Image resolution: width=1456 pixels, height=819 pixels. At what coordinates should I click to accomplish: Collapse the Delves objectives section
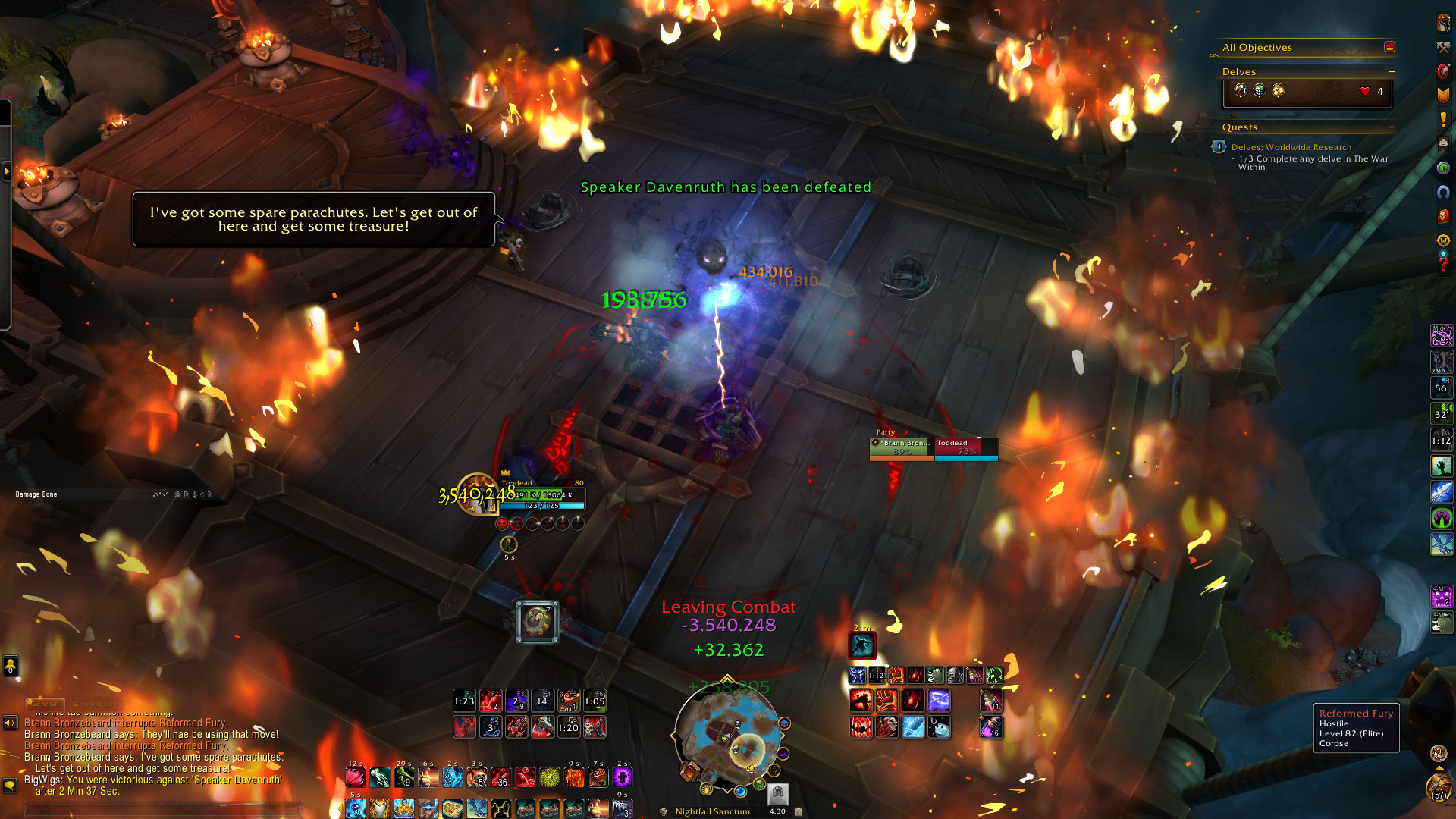(1392, 72)
